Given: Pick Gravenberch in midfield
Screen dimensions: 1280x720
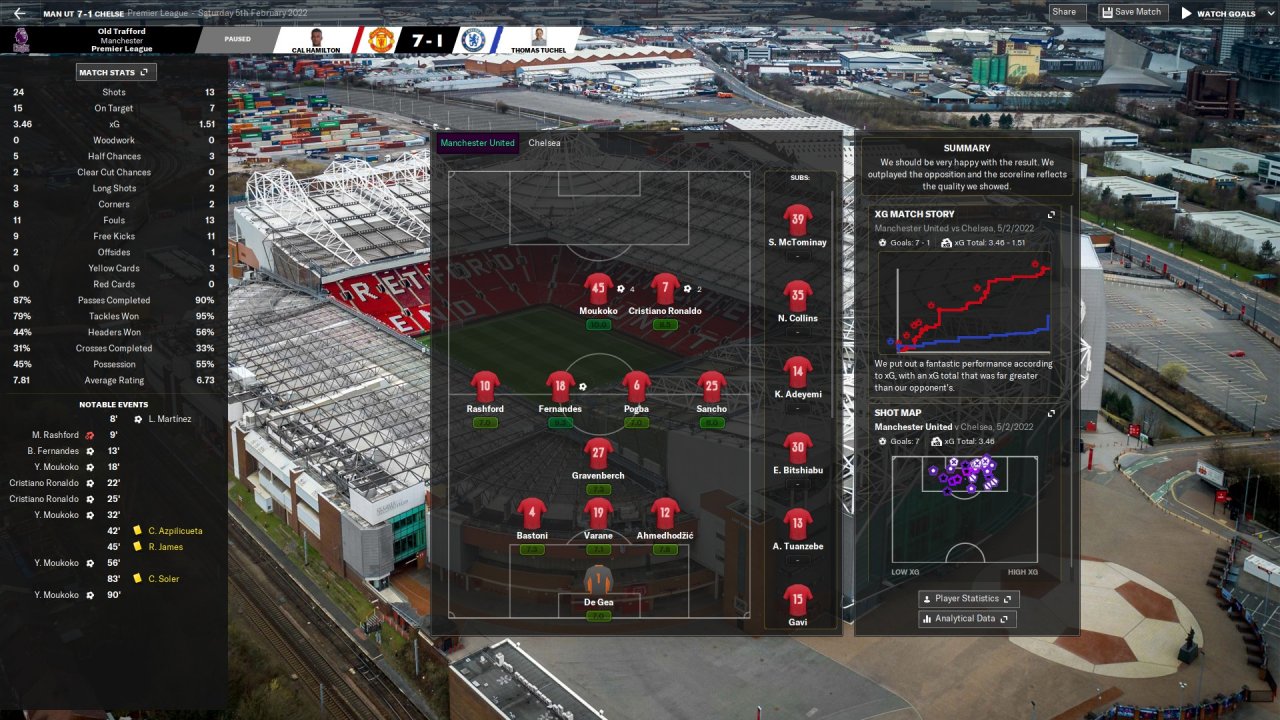Looking at the screenshot, I should (x=598, y=454).
